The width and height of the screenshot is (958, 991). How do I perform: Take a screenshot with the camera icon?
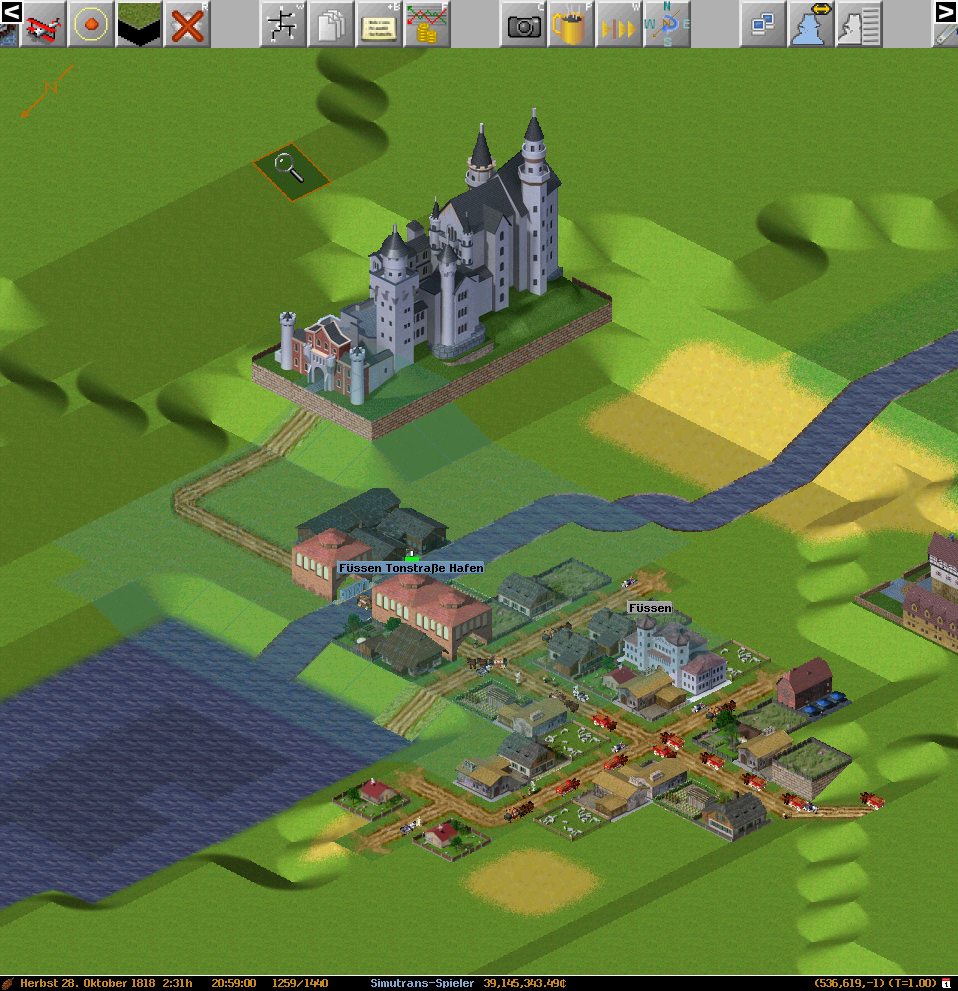click(523, 25)
